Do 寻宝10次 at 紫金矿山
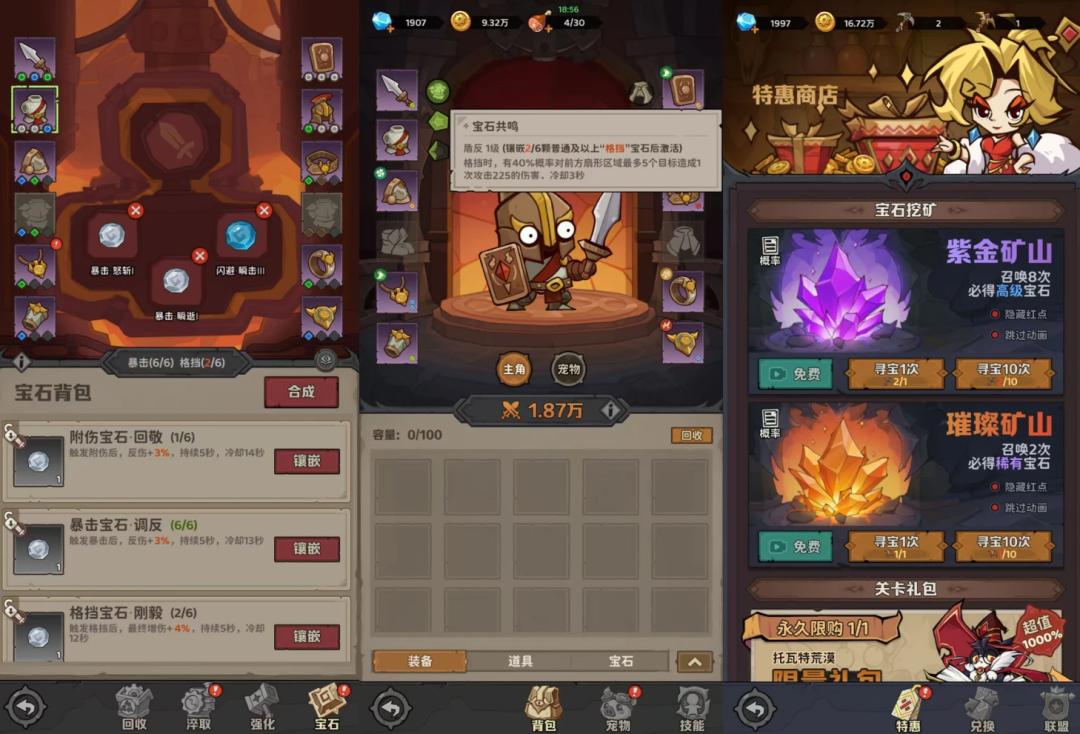 pos(1003,374)
